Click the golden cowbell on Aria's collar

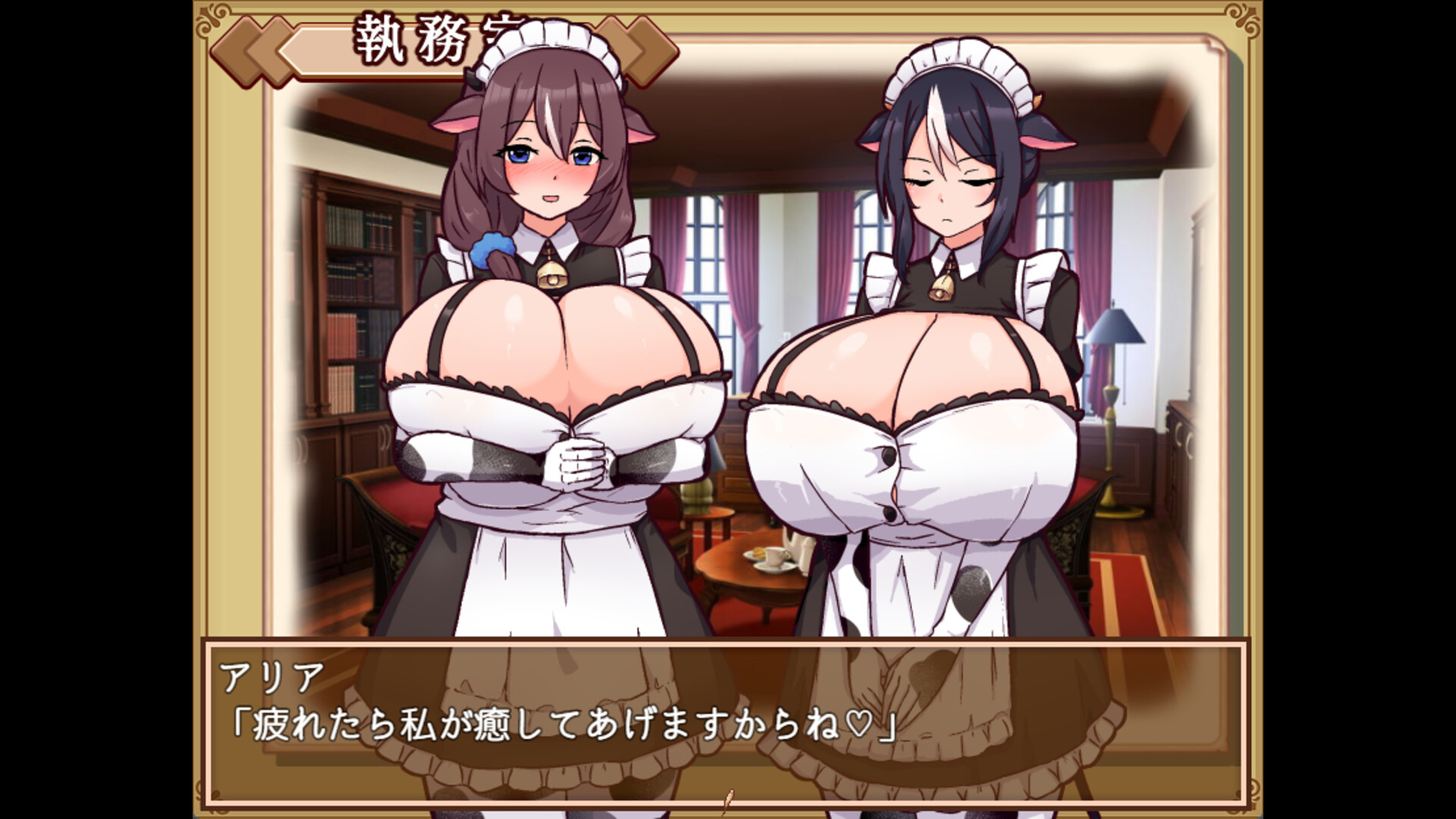(551, 273)
